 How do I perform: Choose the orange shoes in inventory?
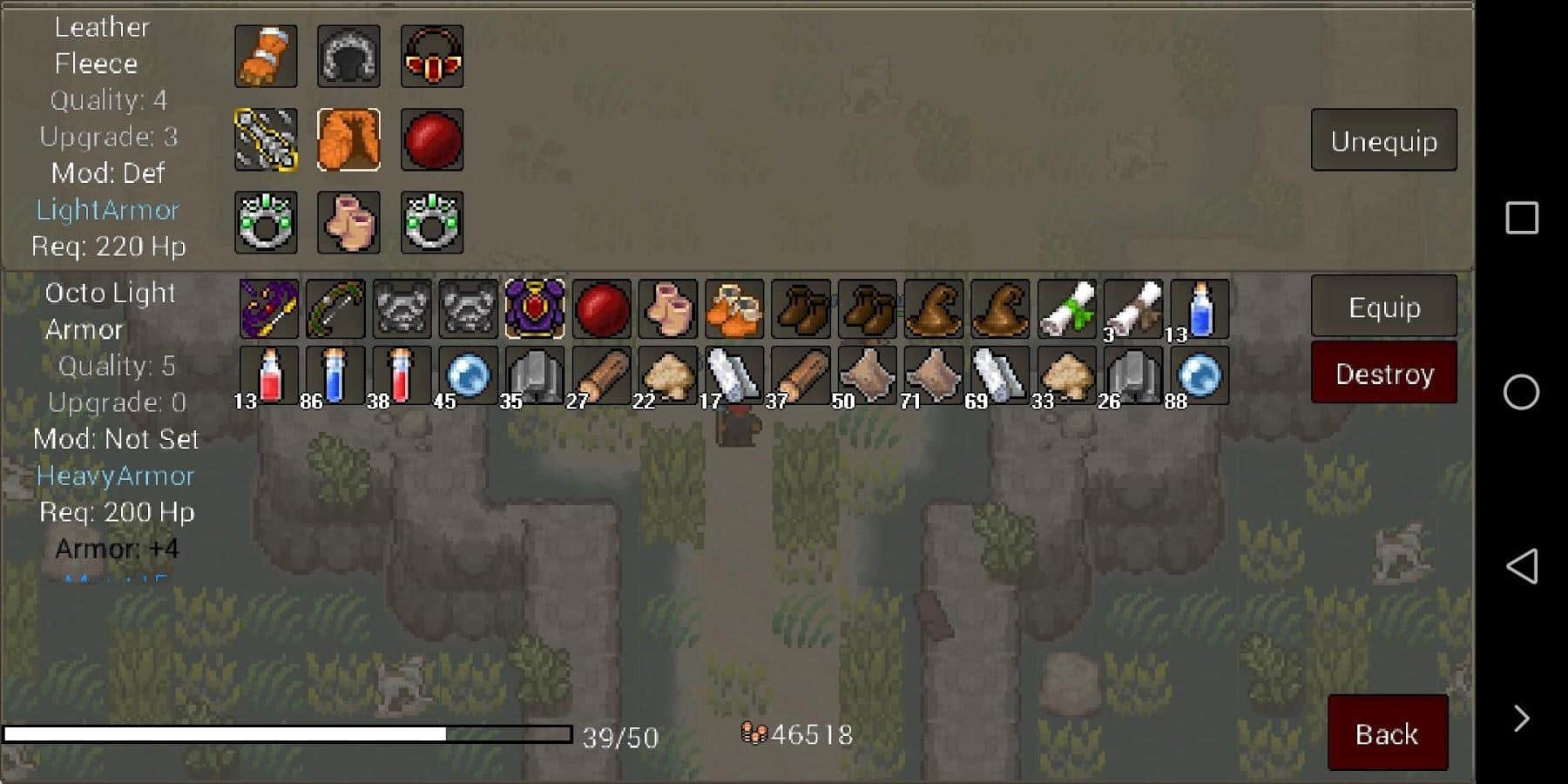(734, 309)
